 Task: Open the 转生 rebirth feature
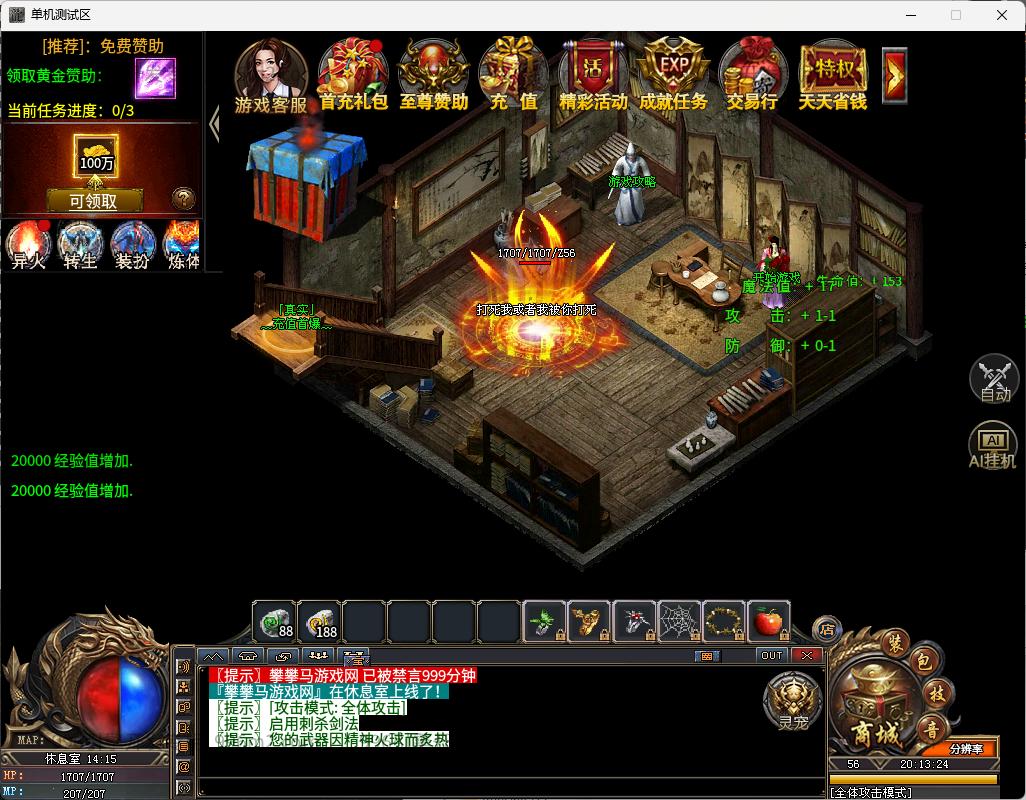[80, 245]
